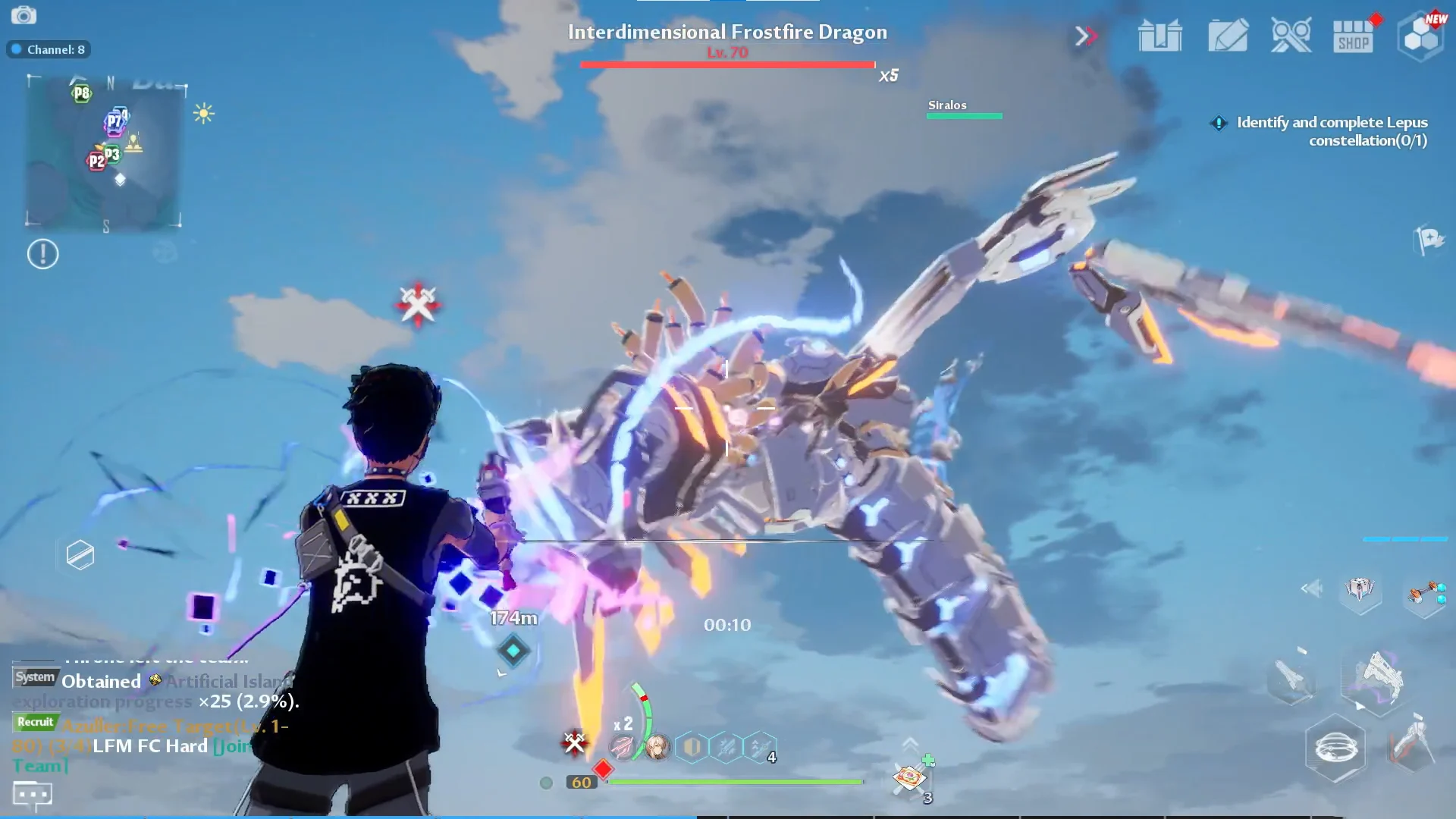Open the crossed swords adventure menu

pos(1291,36)
